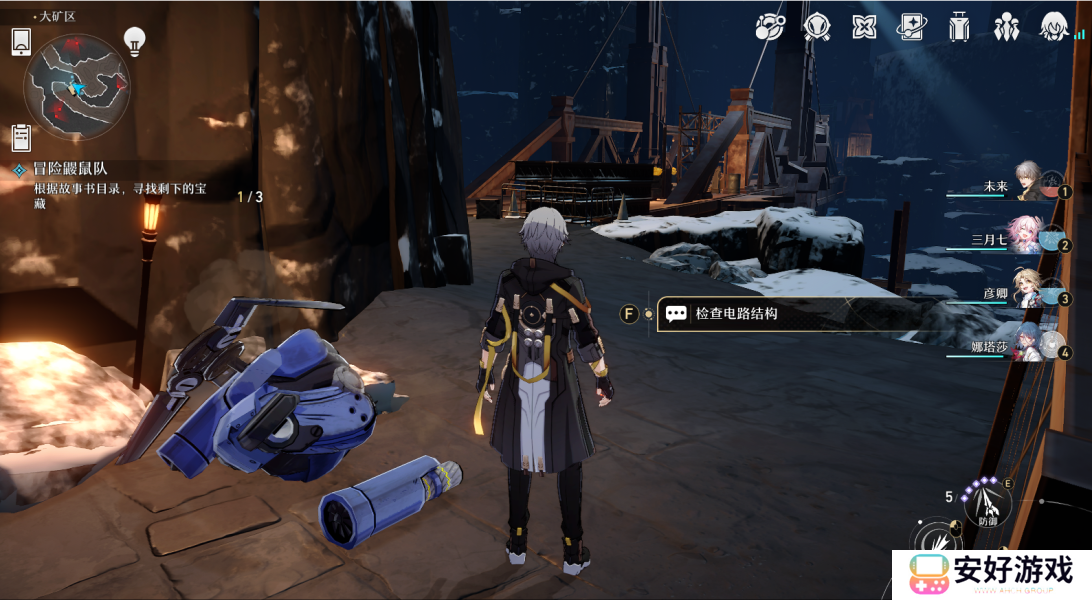Click the lightbulb hint icon
This screenshot has width=1092, height=600.
(134, 40)
